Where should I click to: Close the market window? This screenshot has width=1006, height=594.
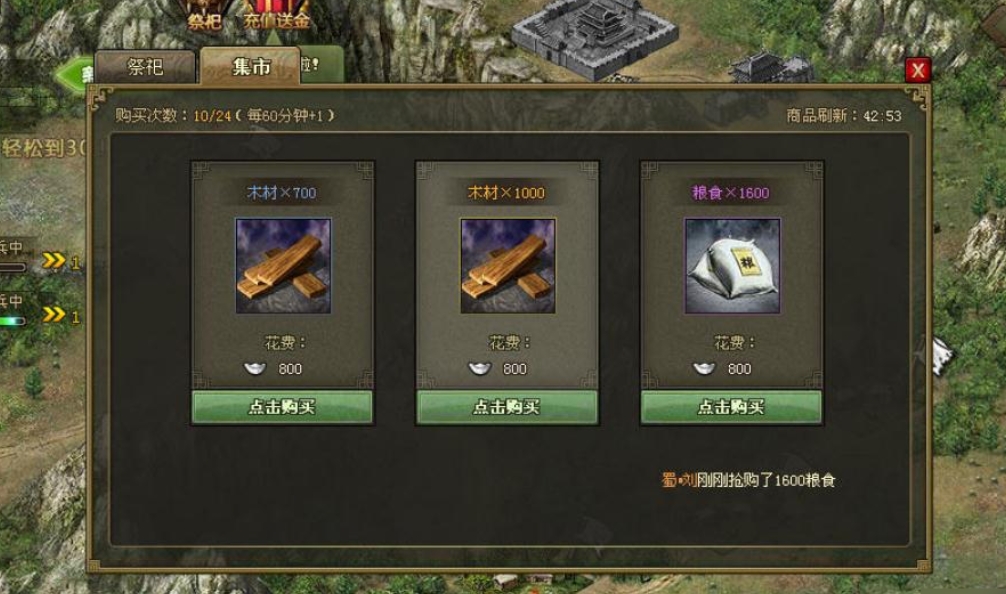pyautogui.click(x=917, y=69)
